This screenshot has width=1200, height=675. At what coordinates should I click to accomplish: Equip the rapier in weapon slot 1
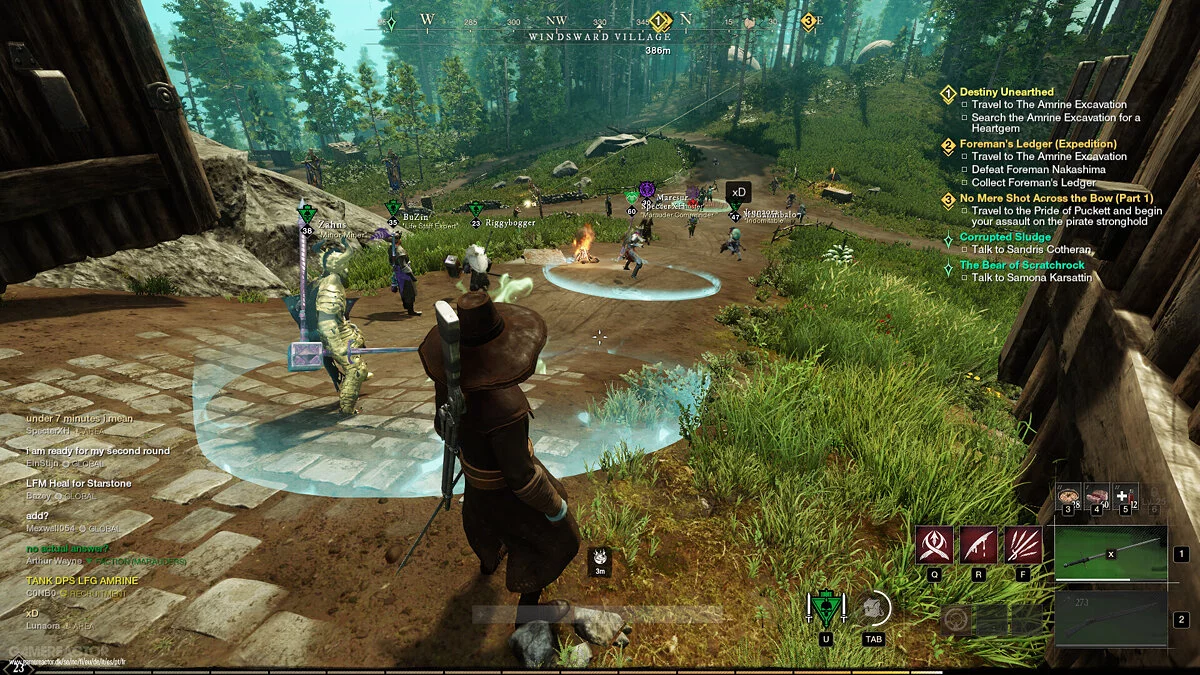pos(1110,553)
